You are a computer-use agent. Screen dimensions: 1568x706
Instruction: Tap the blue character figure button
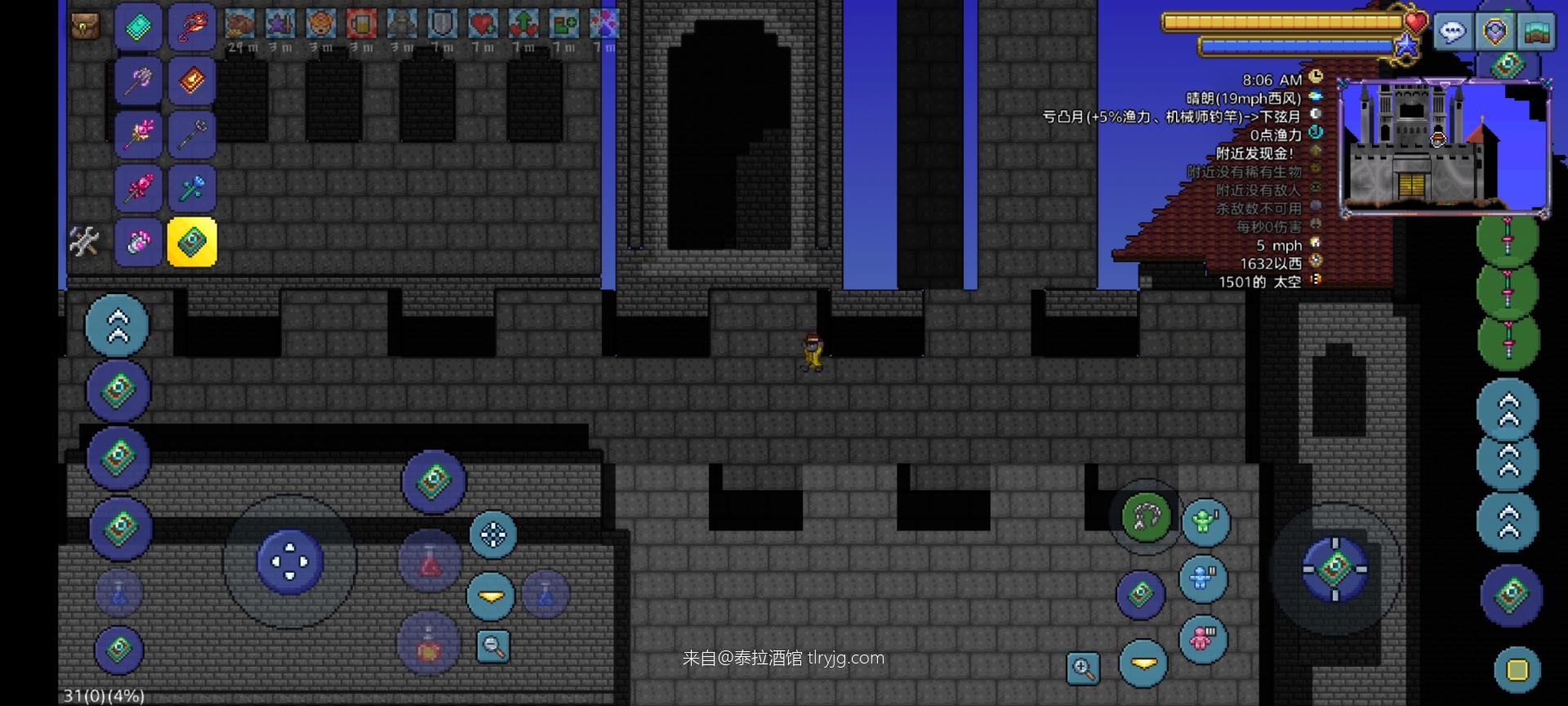coord(1202,579)
